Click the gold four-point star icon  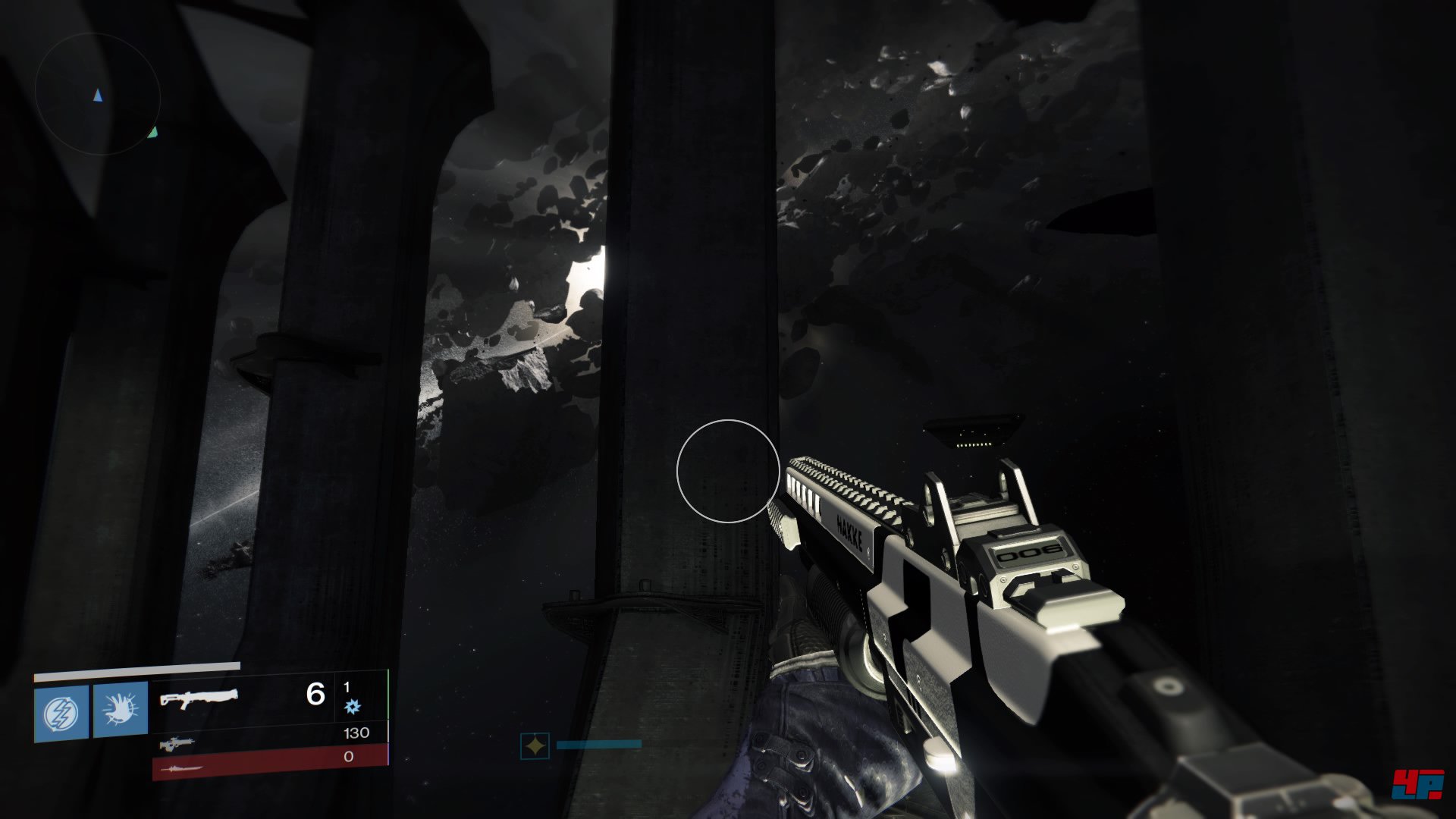(535, 746)
